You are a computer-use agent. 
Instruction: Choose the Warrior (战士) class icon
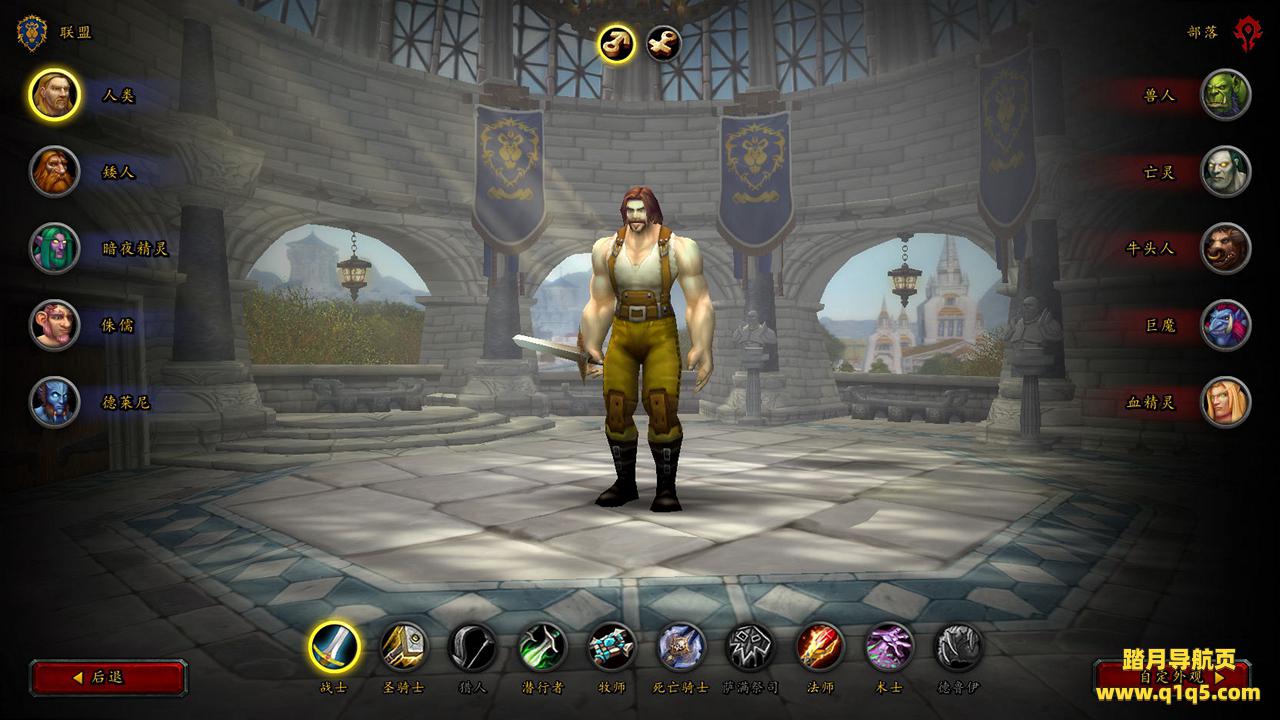334,647
